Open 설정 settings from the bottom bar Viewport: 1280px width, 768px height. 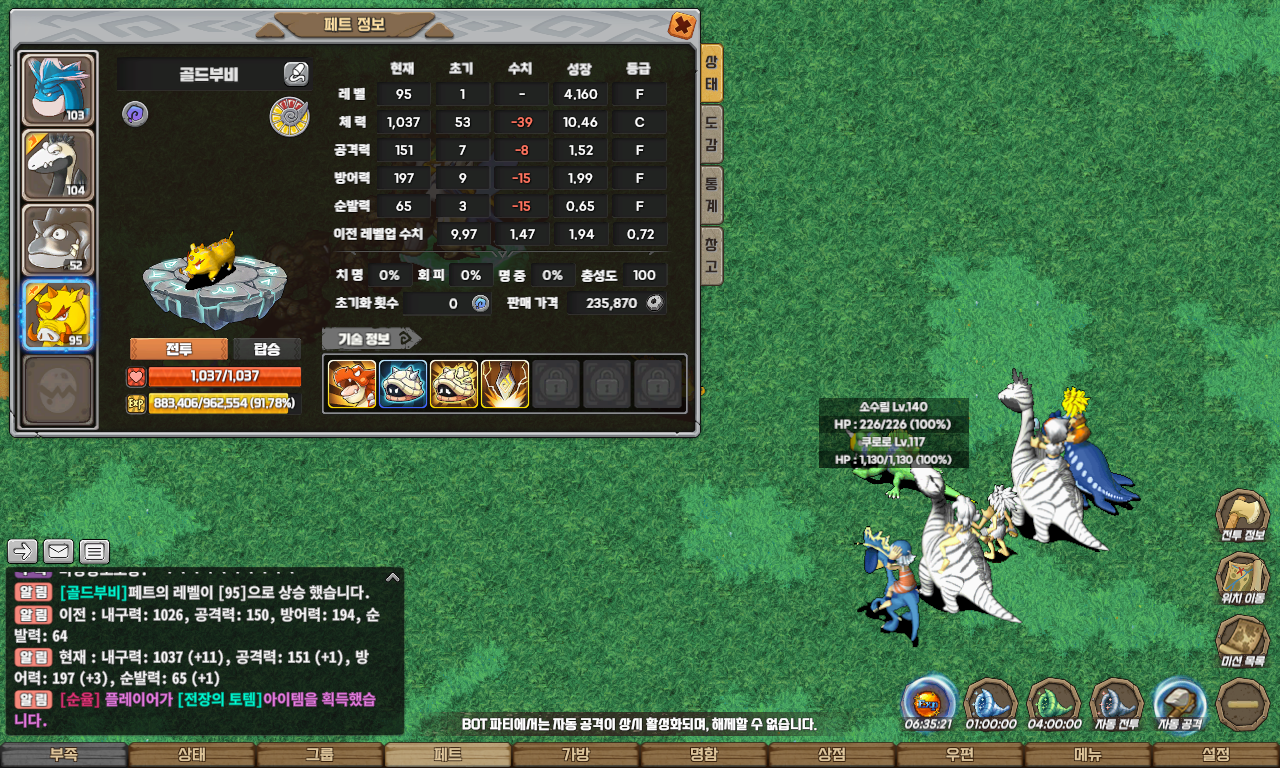(x=1215, y=755)
